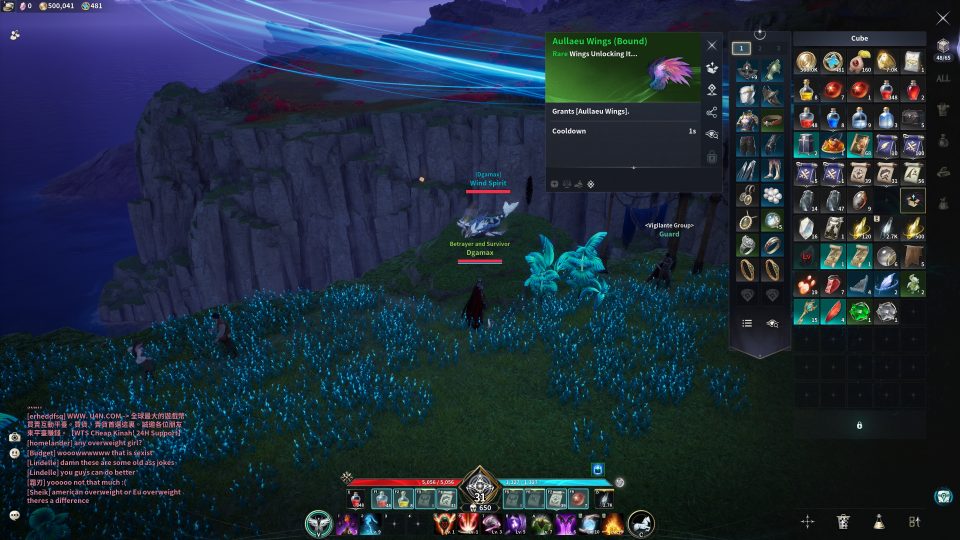
Task: Click the equipped chest armor slot
Action: (x=746, y=120)
